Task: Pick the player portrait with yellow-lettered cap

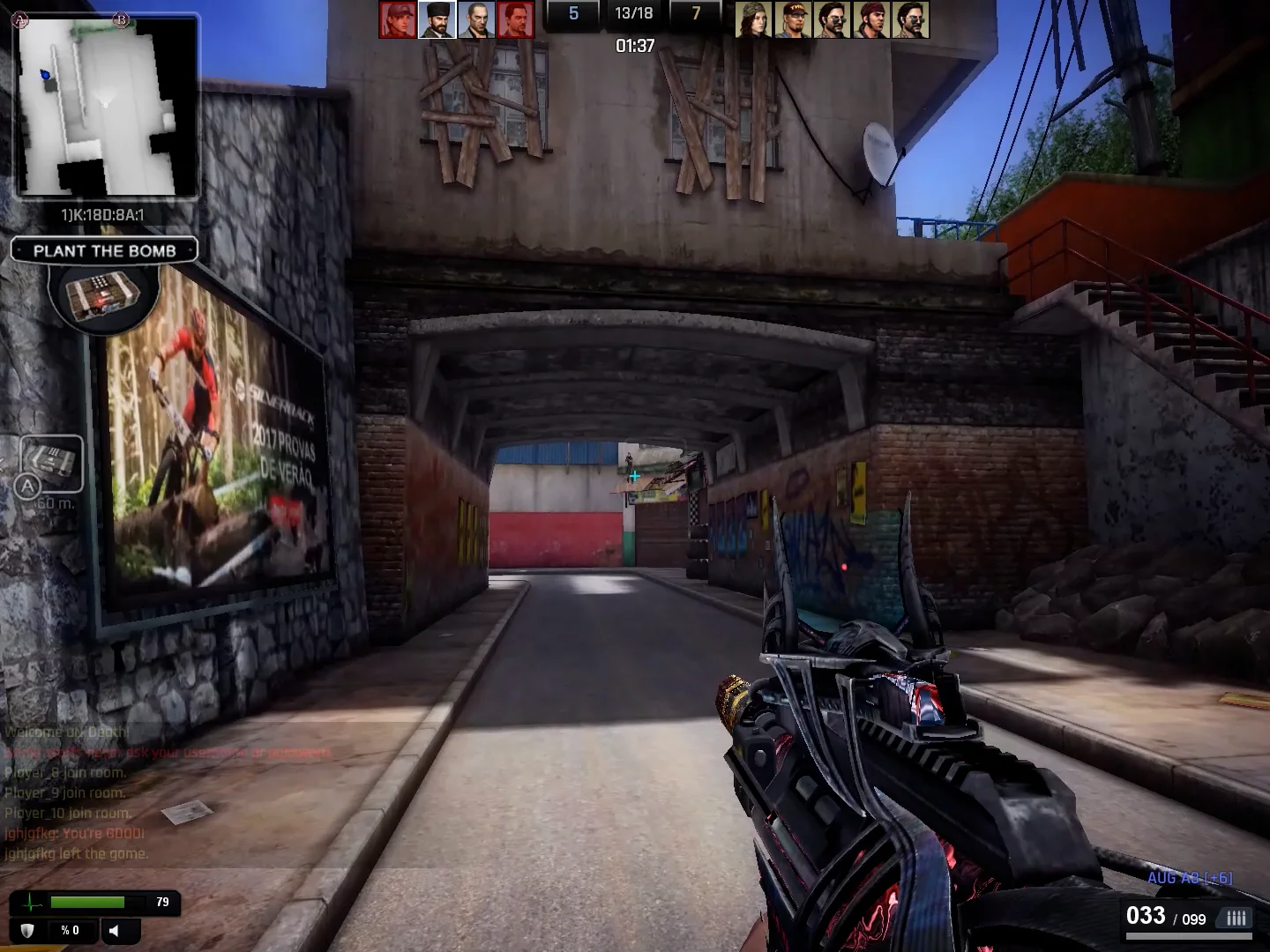Action: pyautogui.click(x=792, y=19)
